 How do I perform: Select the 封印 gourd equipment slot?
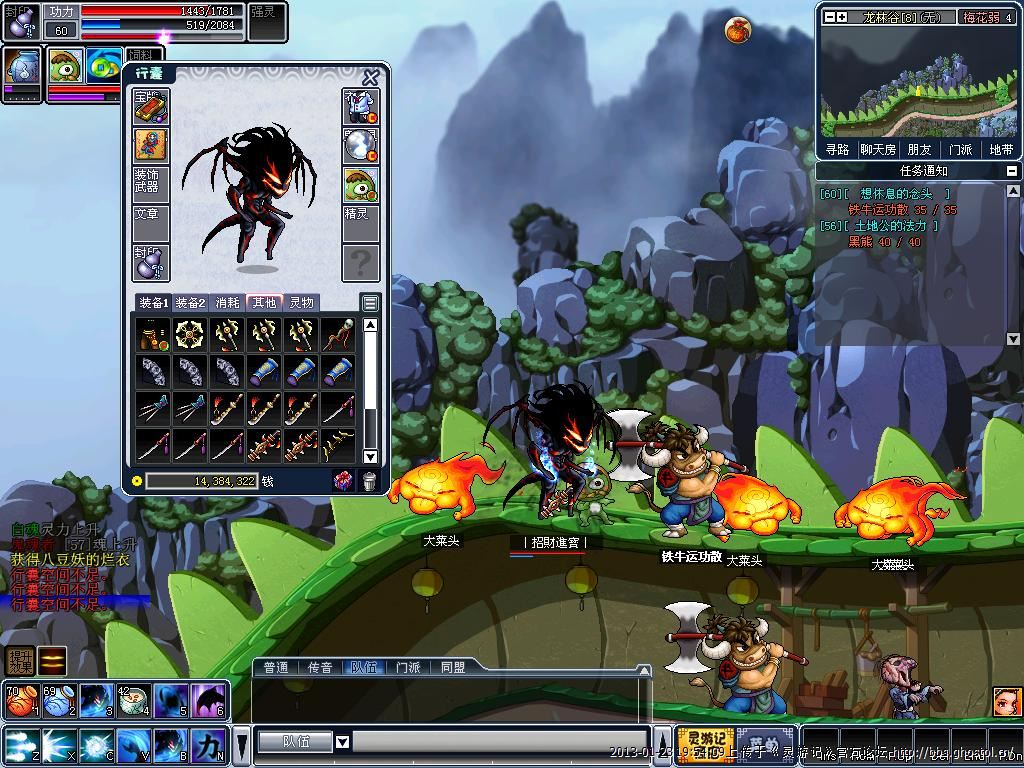151,262
